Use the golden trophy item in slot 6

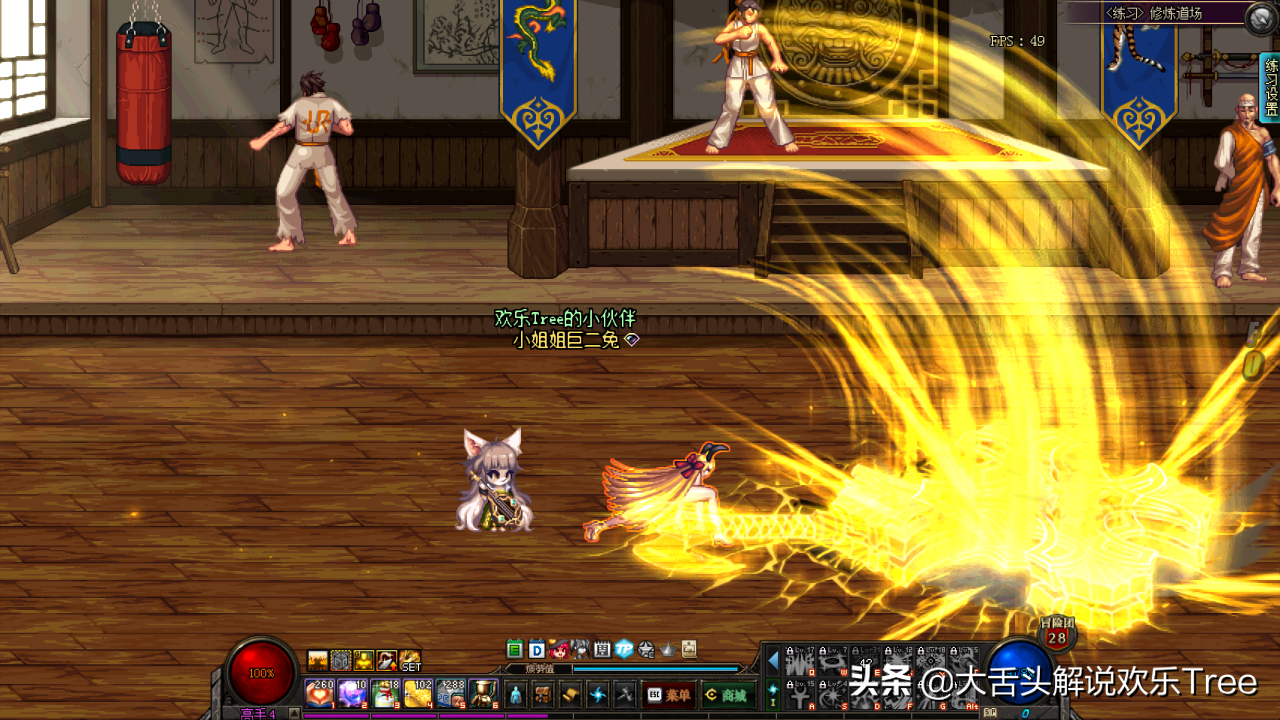pyautogui.click(x=482, y=693)
